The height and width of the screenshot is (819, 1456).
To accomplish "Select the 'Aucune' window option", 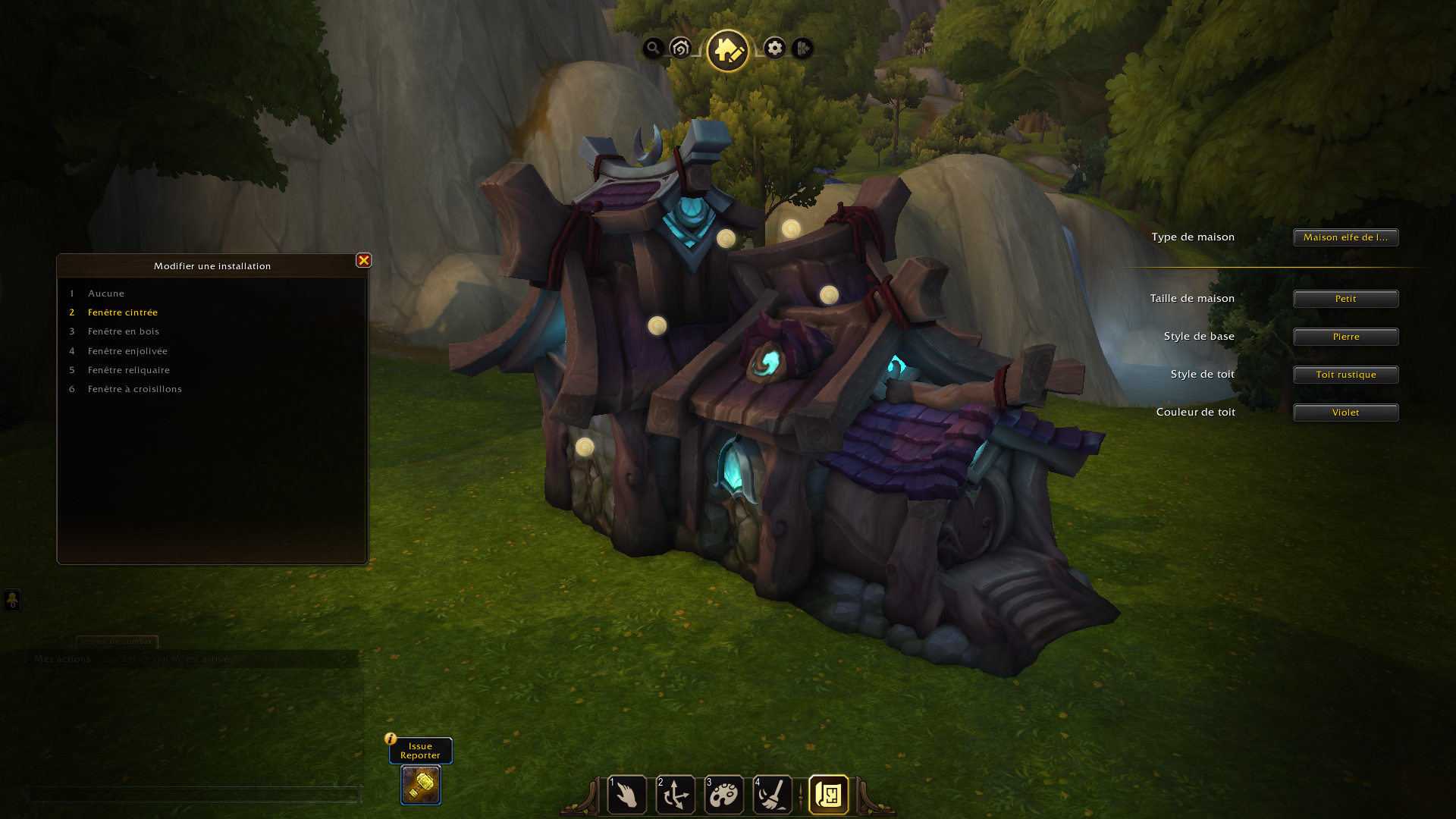I will [106, 293].
